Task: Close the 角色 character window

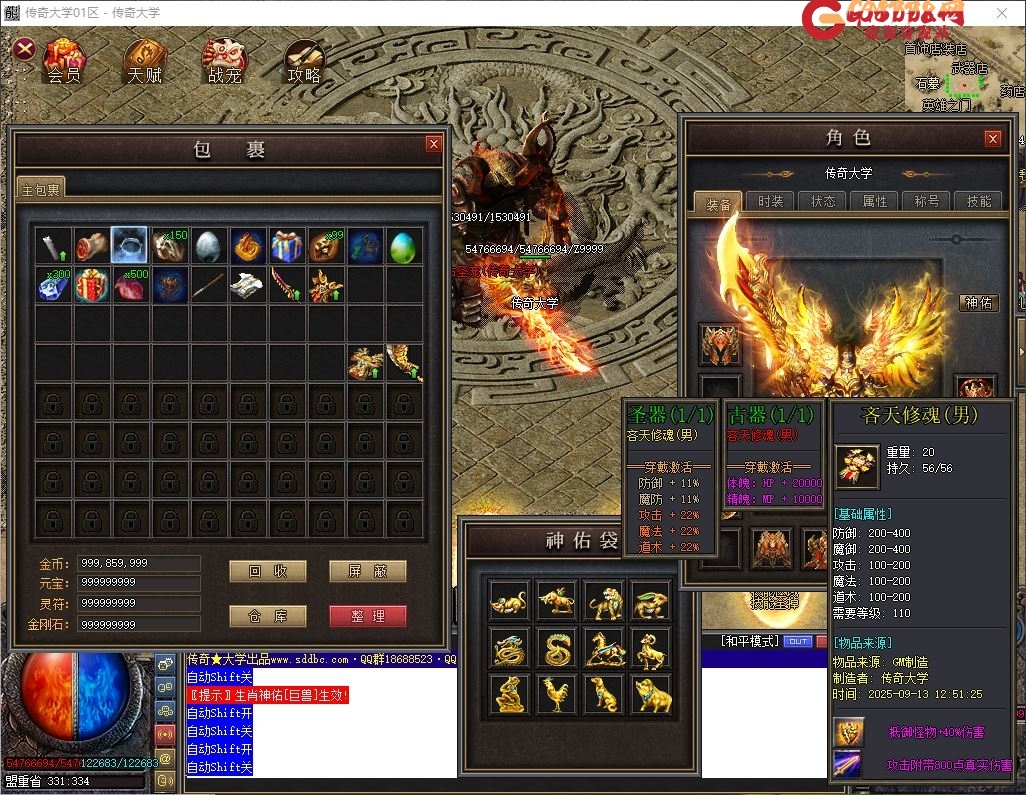Action: coord(992,139)
